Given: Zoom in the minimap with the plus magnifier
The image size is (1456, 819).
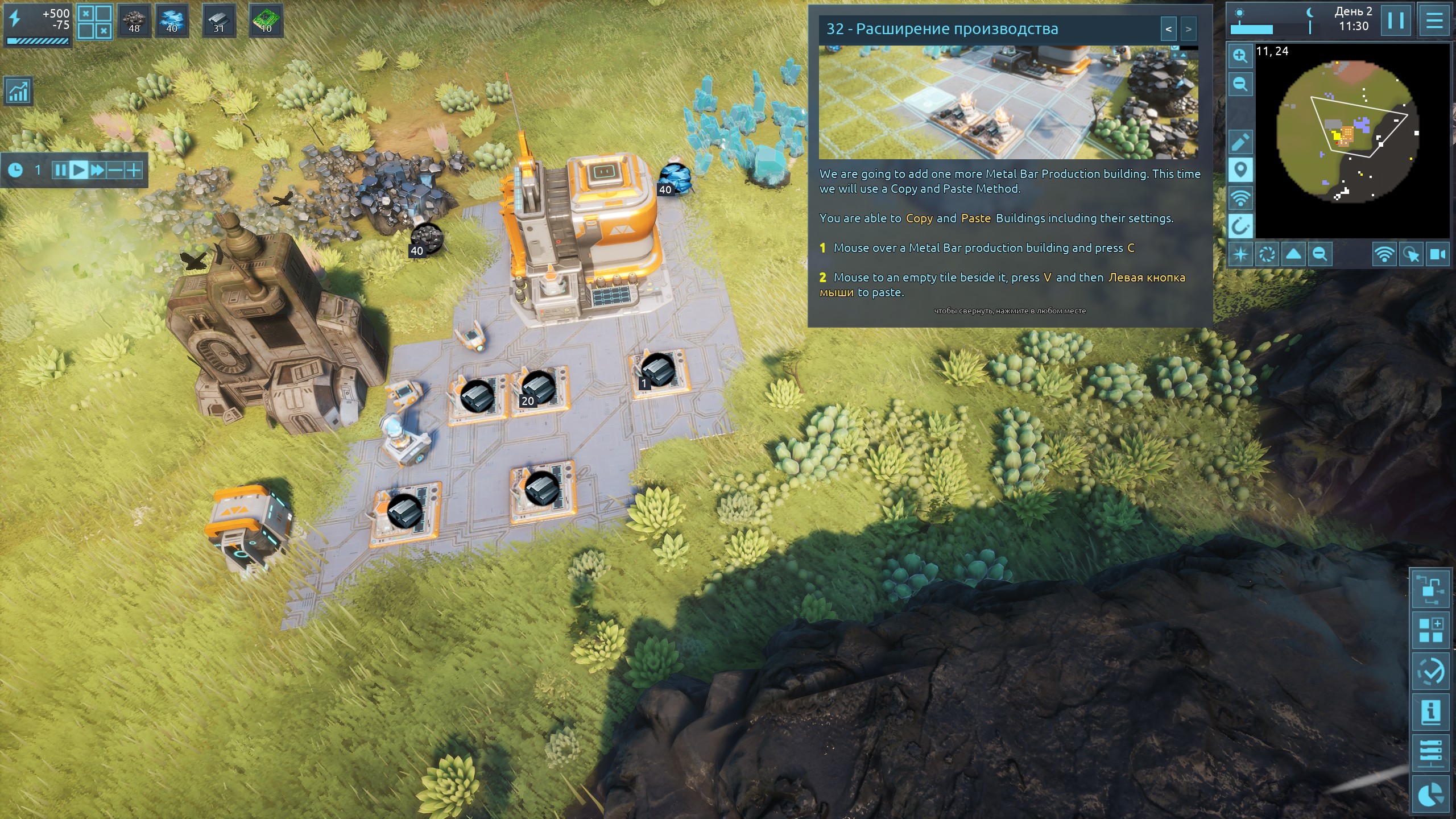Looking at the screenshot, I should tap(1240, 56).
